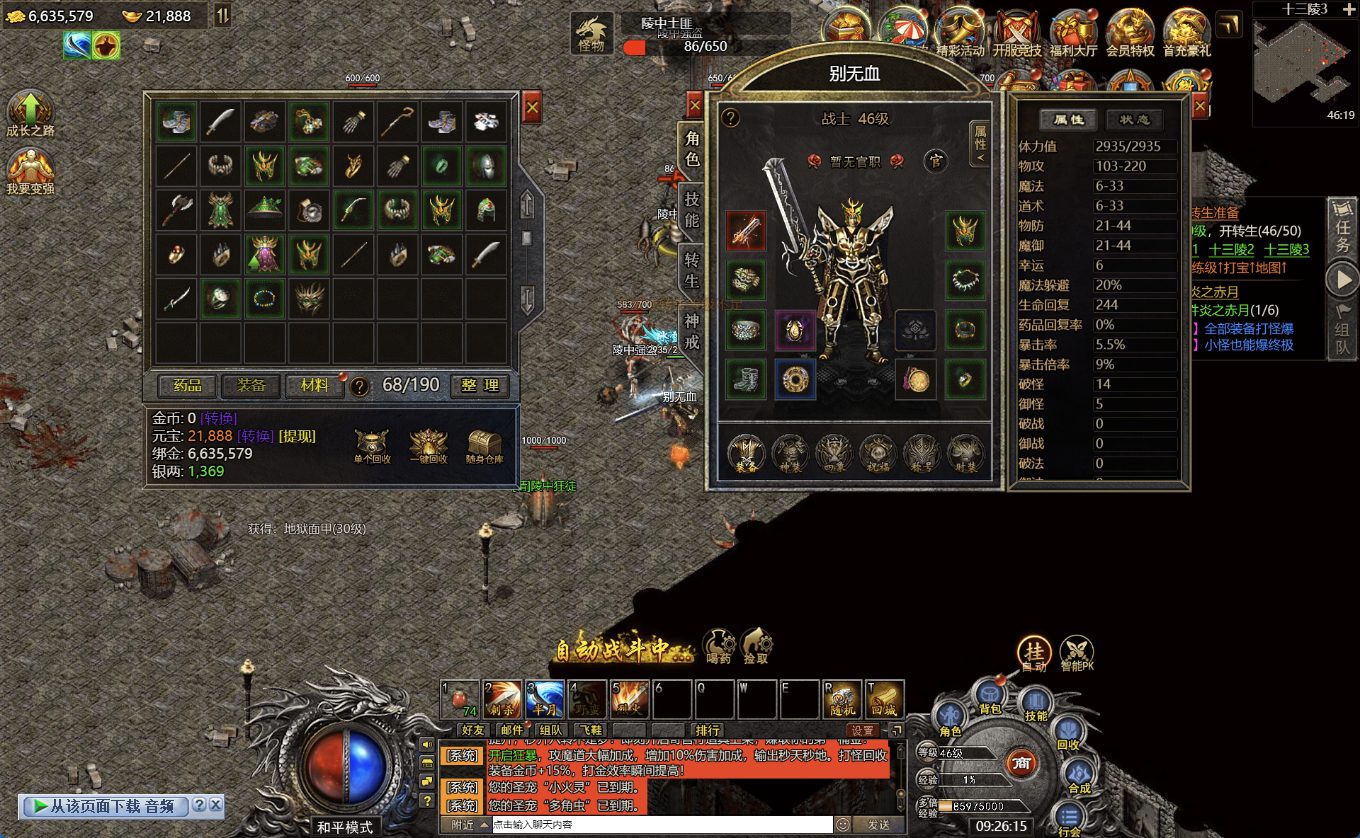Click the 提现 withdraw link
1360x838 pixels.
[x=295, y=436]
